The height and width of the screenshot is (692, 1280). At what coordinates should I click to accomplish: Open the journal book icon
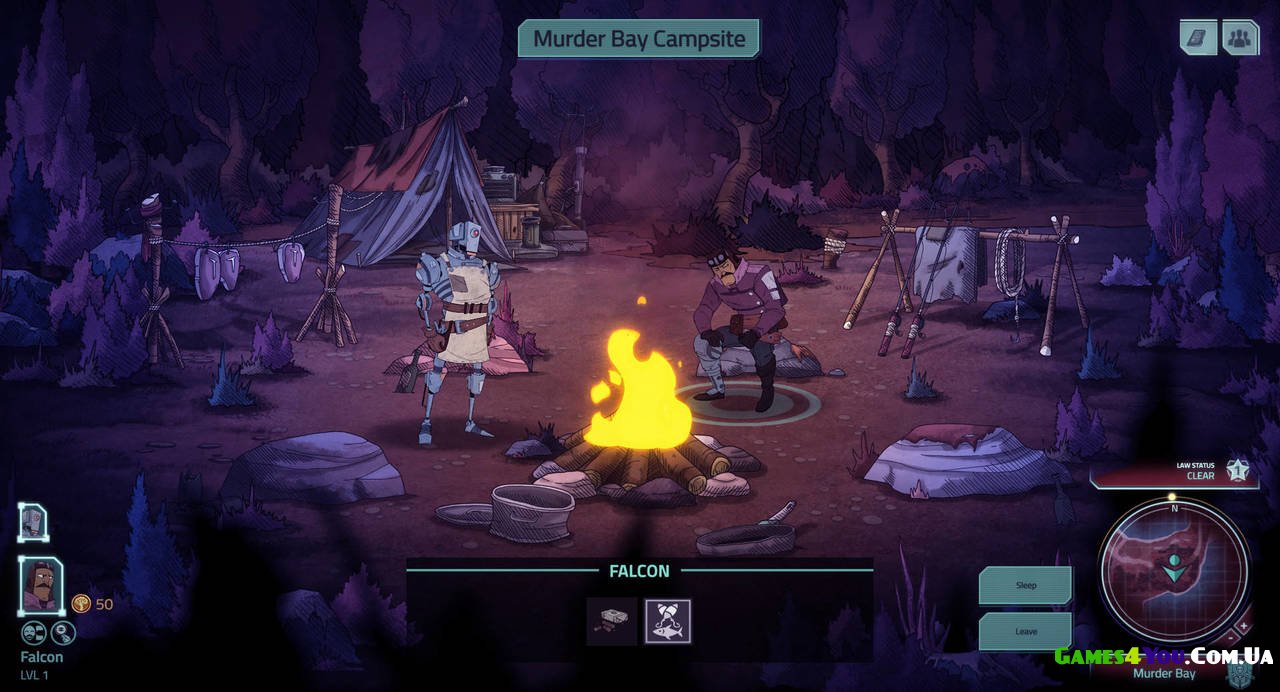pos(1198,38)
